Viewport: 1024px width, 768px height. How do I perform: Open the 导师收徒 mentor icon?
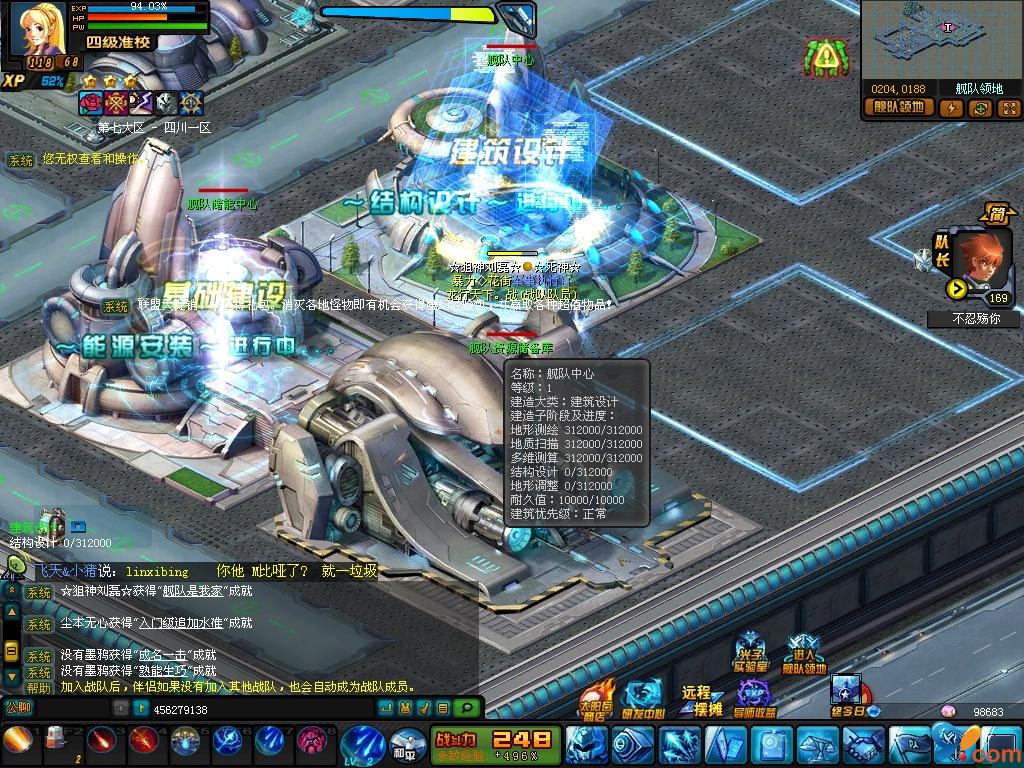point(756,698)
